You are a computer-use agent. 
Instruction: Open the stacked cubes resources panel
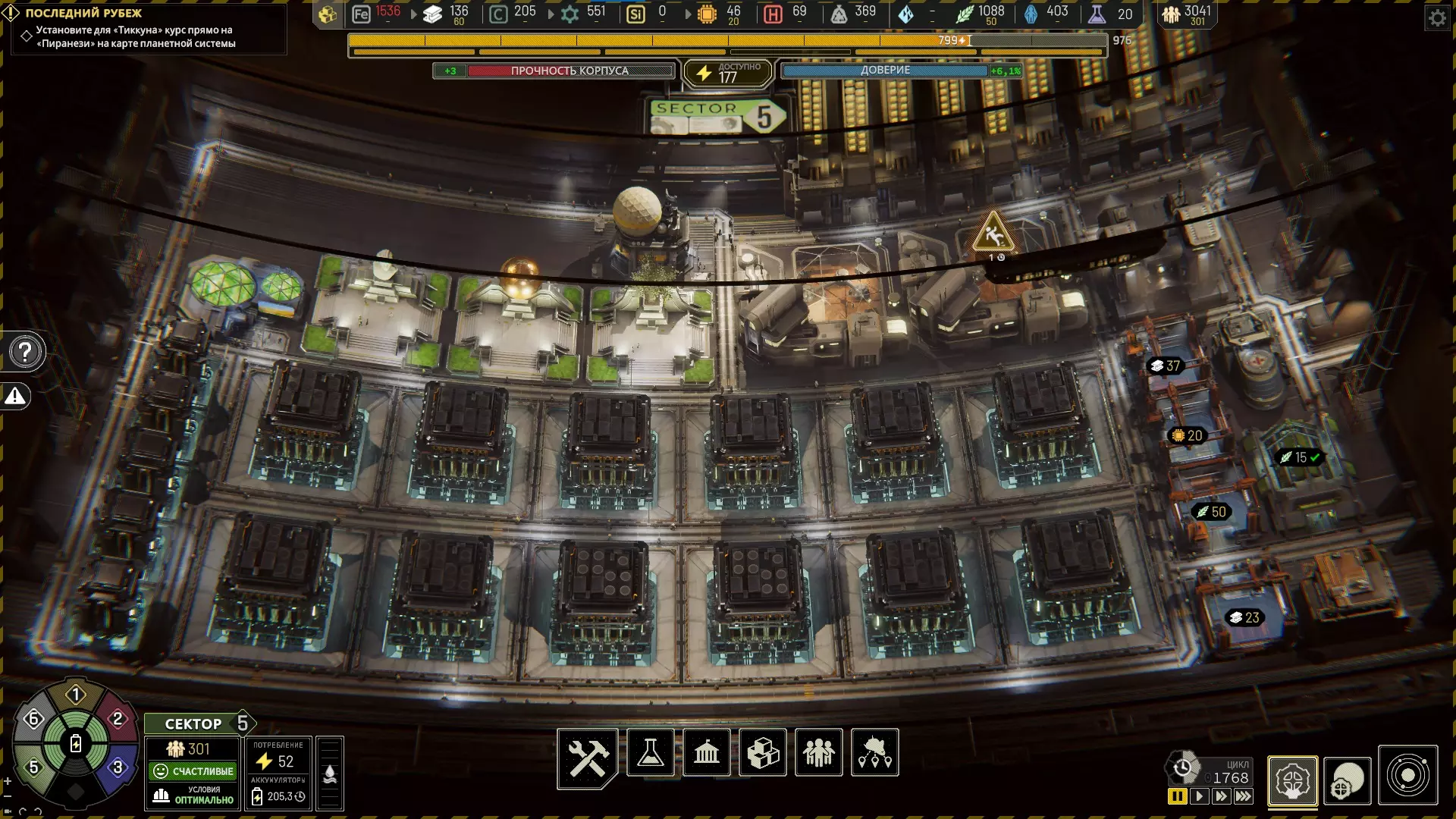tap(763, 753)
